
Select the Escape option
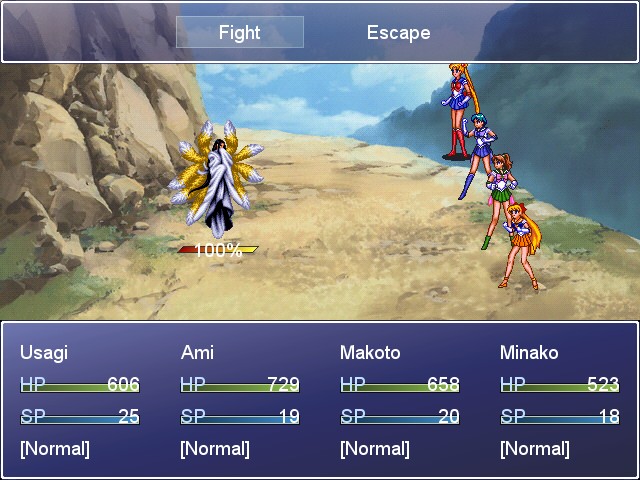tap(398, 32)
